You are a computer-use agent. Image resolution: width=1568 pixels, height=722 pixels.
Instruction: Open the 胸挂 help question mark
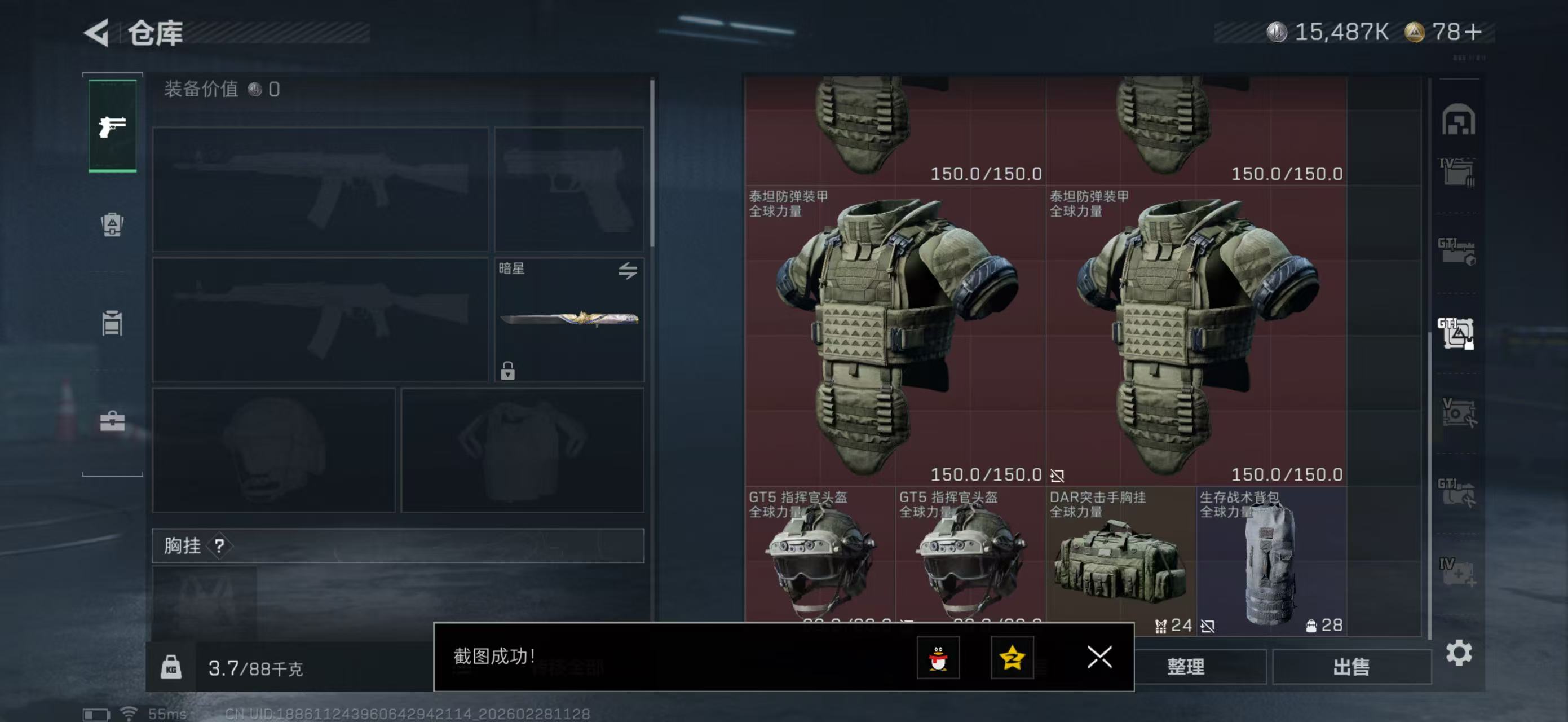(x=219, y=545)
